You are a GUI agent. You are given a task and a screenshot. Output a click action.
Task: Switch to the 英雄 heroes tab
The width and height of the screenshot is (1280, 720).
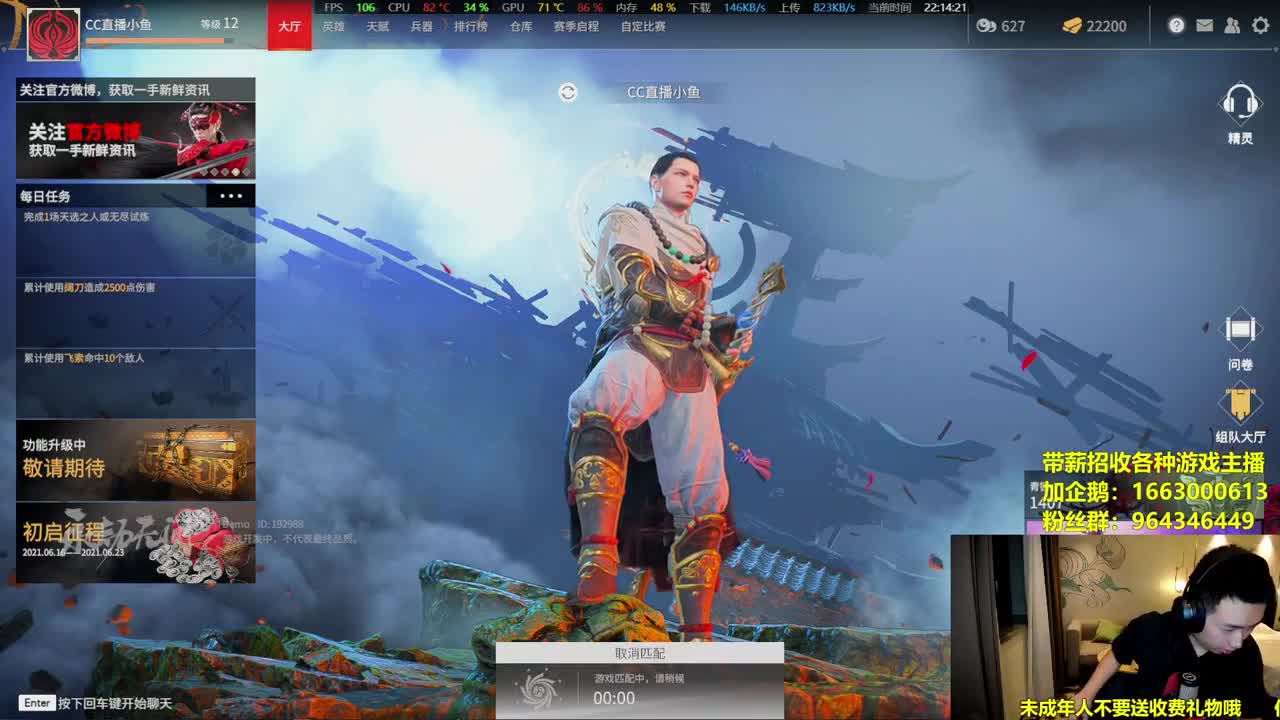click(x=334, y=27)
